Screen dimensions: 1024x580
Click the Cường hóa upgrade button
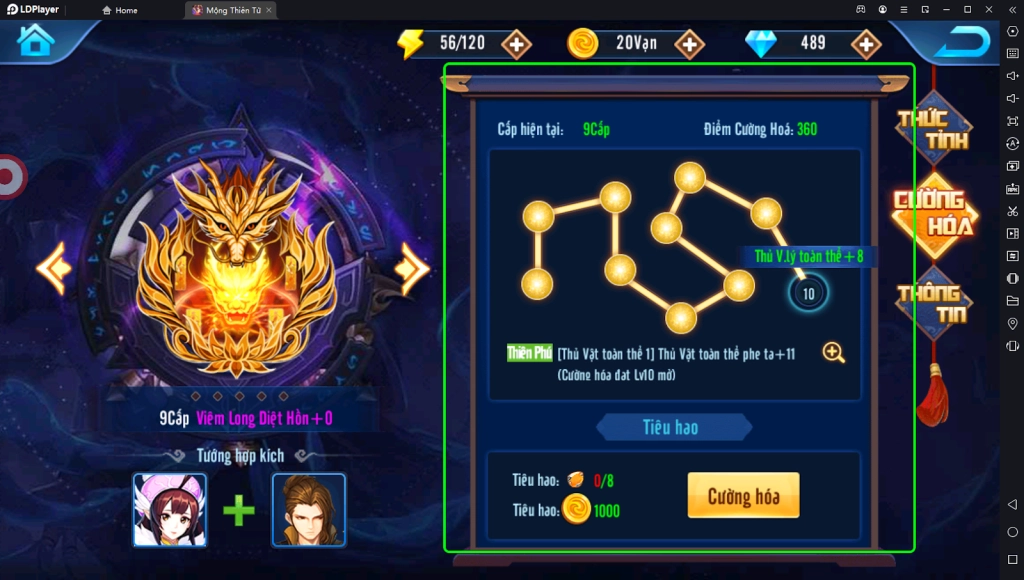[743, 496]
